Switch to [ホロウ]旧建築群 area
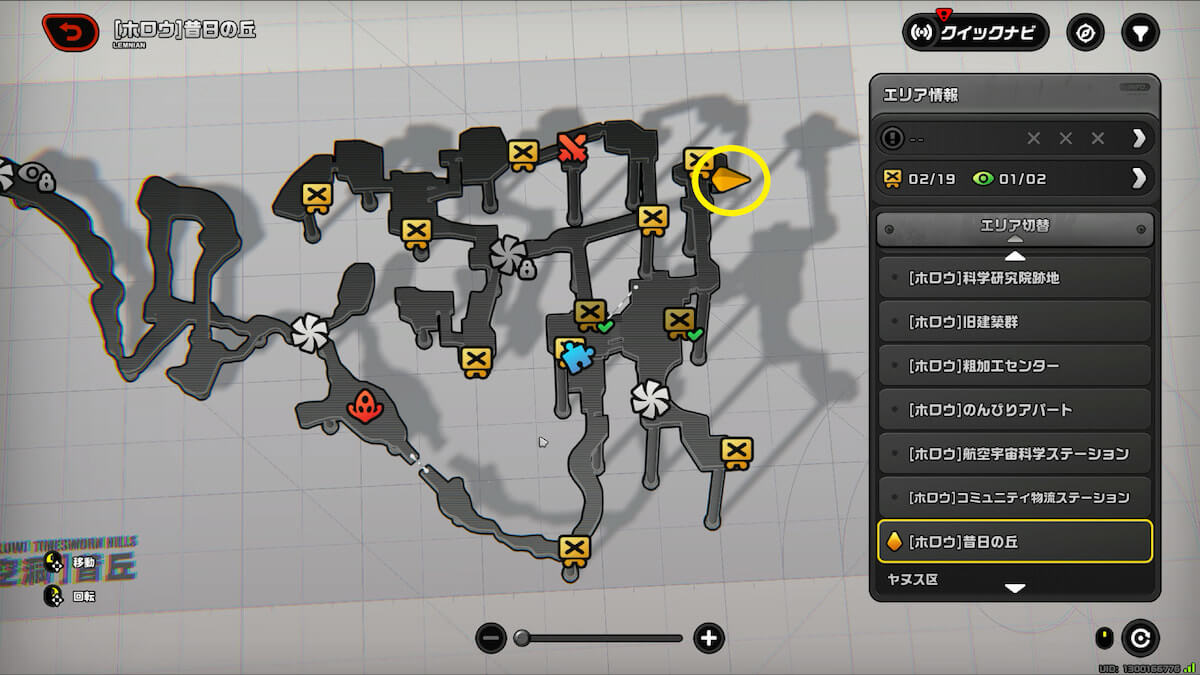Screen dimensions: 1200x675 coord(1014,322)
